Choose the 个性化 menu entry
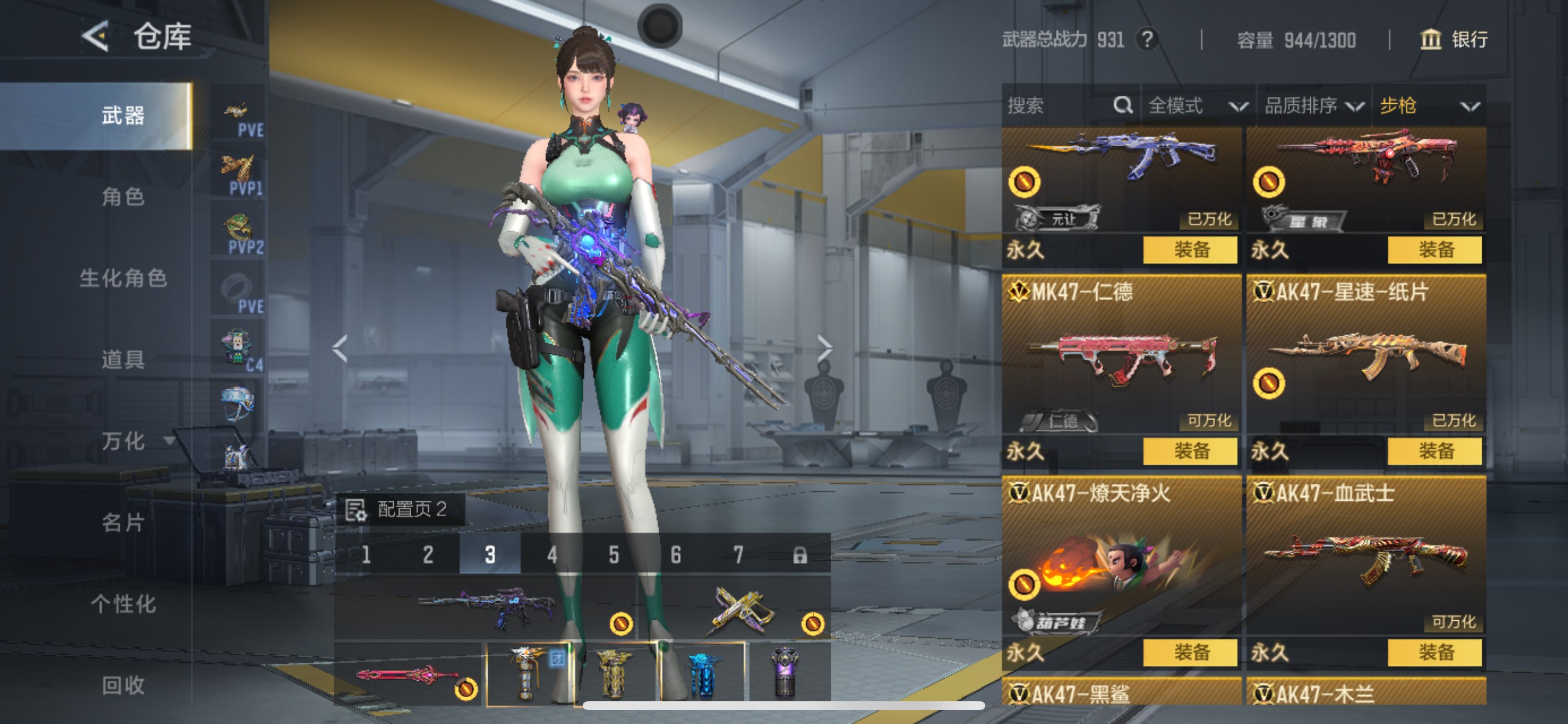1568x724 pixels. pos(123,604)
